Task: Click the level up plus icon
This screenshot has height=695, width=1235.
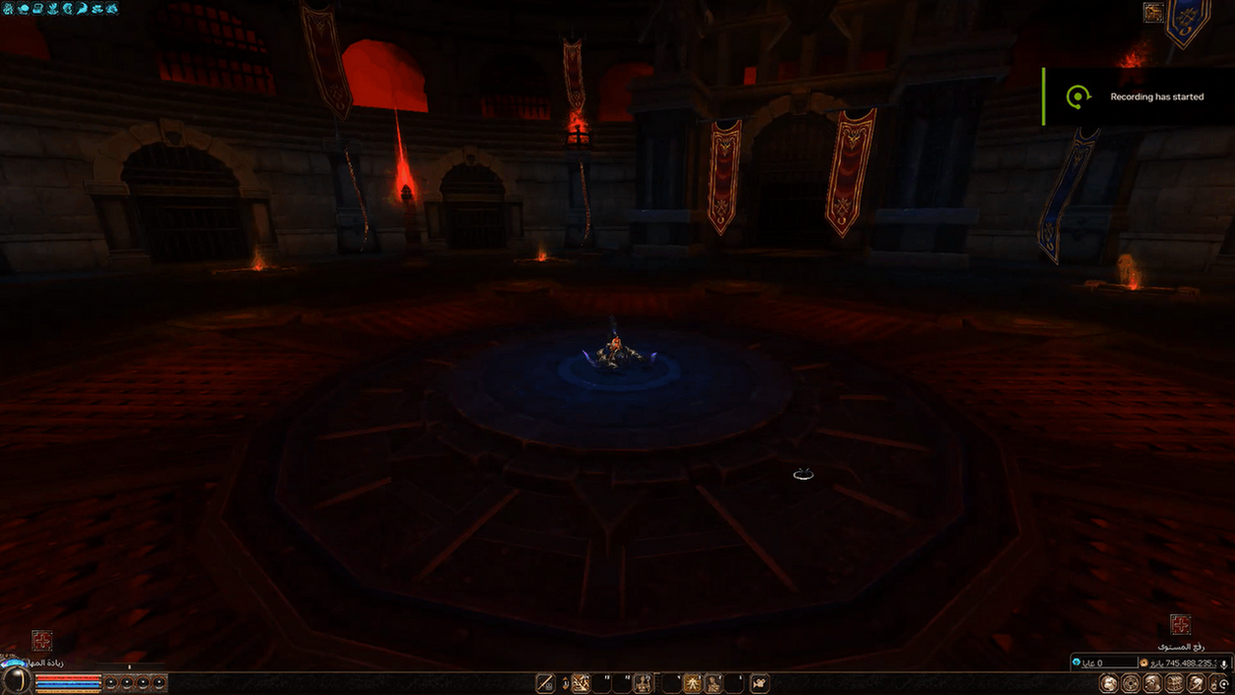Action: (x=1180, y=625)
